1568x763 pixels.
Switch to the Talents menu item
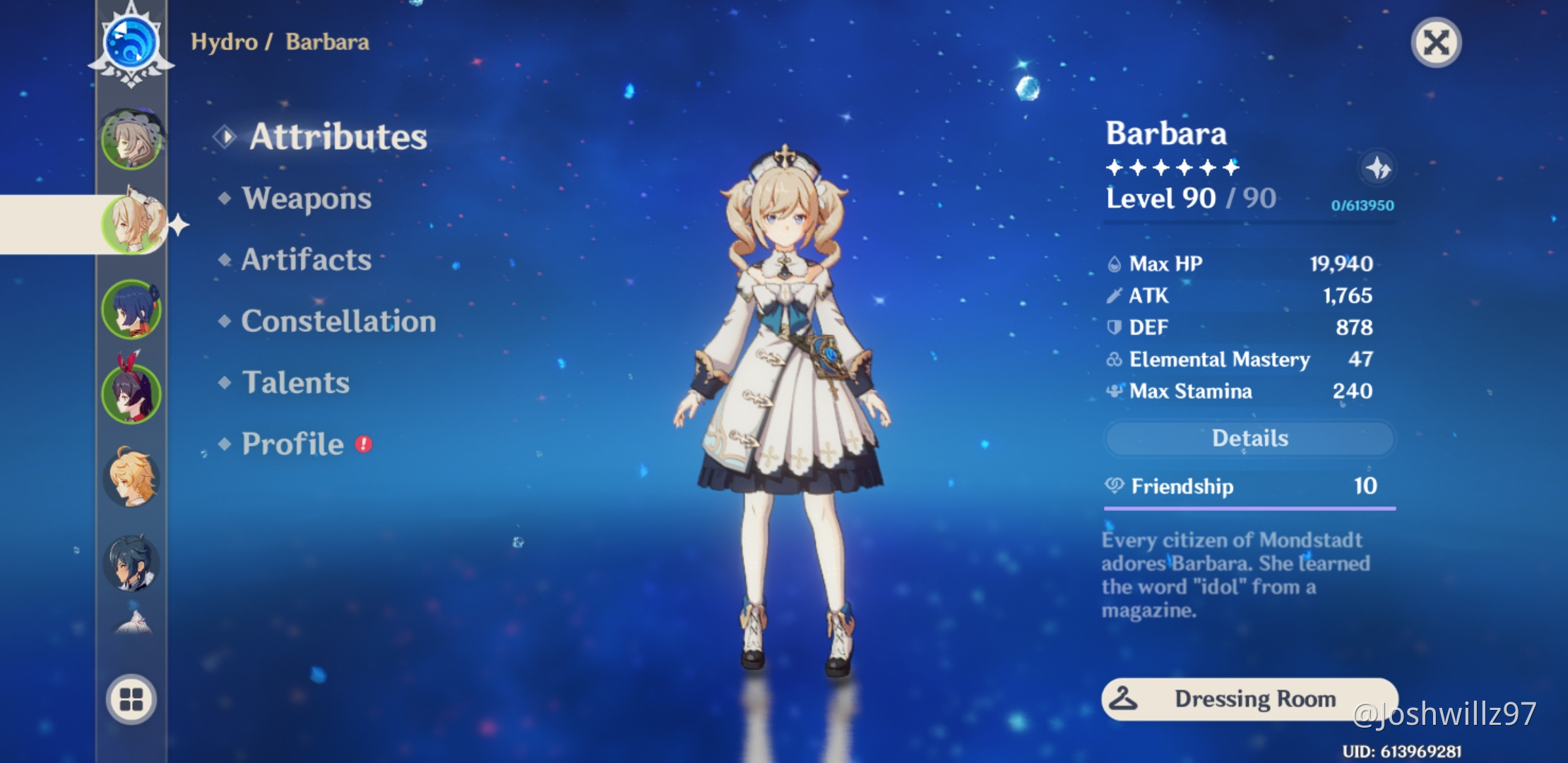coord(295,383)
